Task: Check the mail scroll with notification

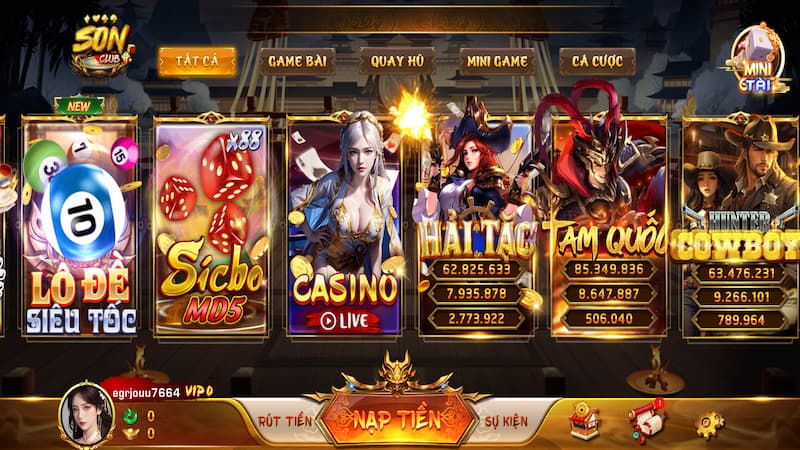Action: [646, 421]
